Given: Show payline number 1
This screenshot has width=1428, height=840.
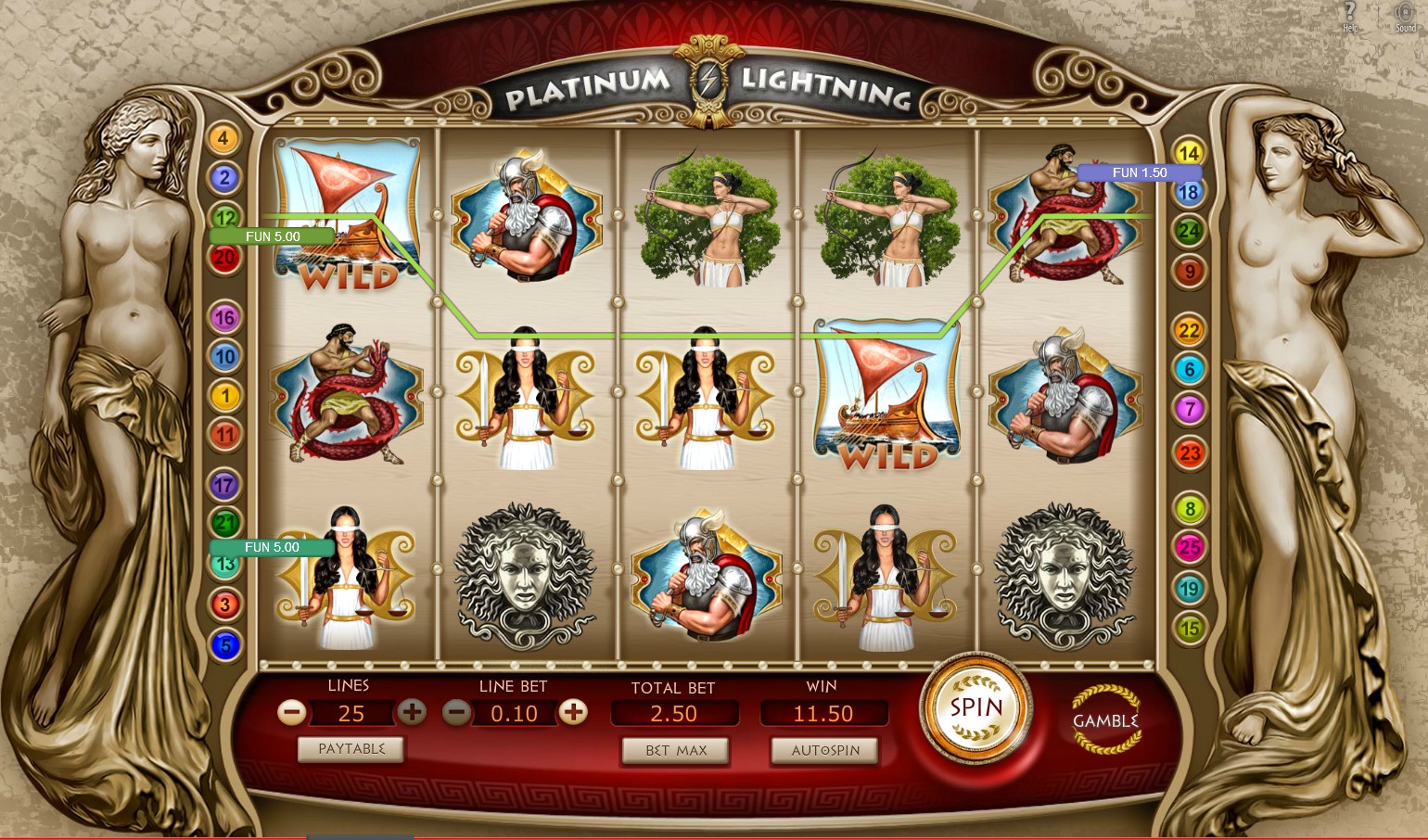Looking at the screenshot, I should pos(224,396).
